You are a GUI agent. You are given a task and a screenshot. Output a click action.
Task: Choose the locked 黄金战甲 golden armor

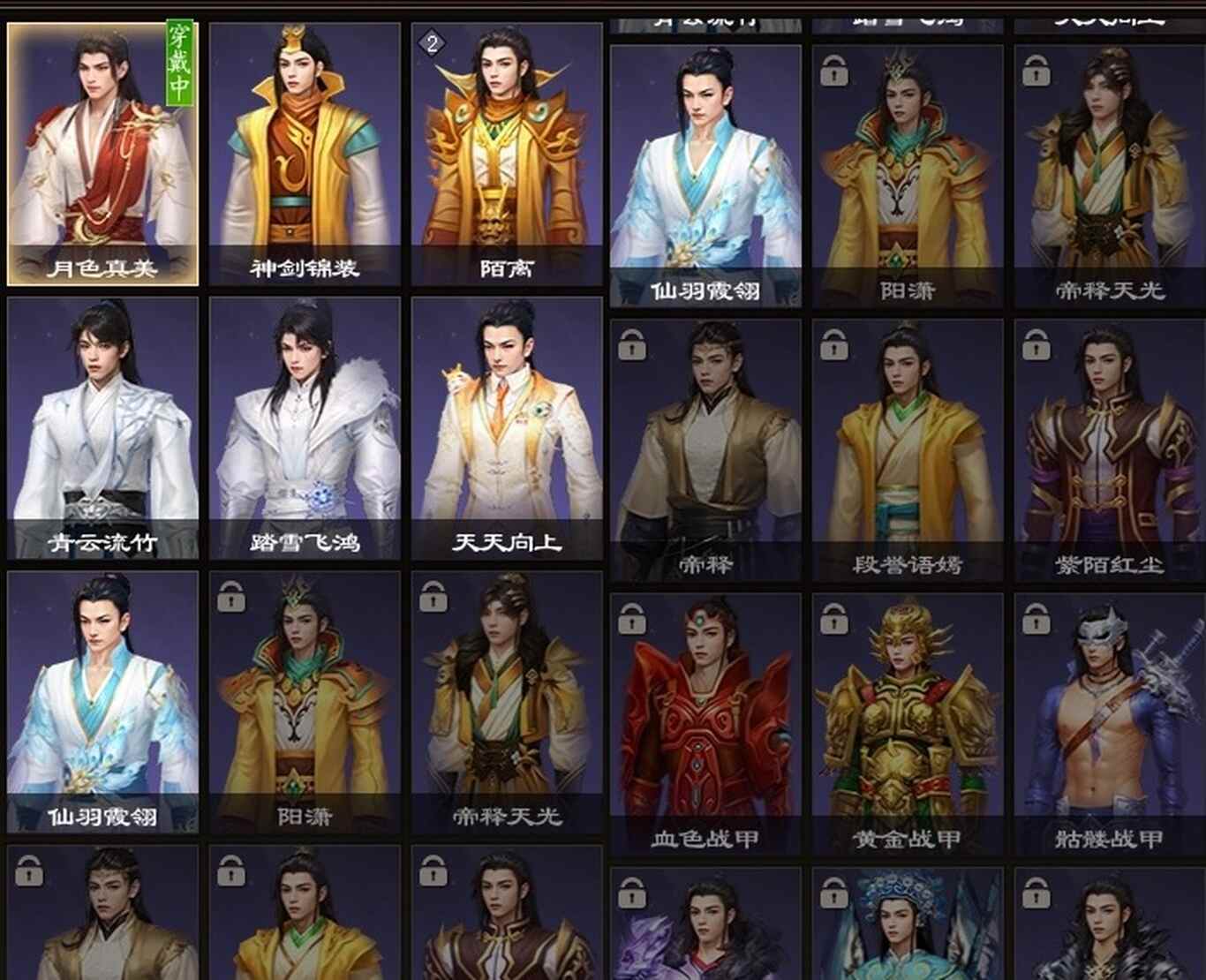908,724
